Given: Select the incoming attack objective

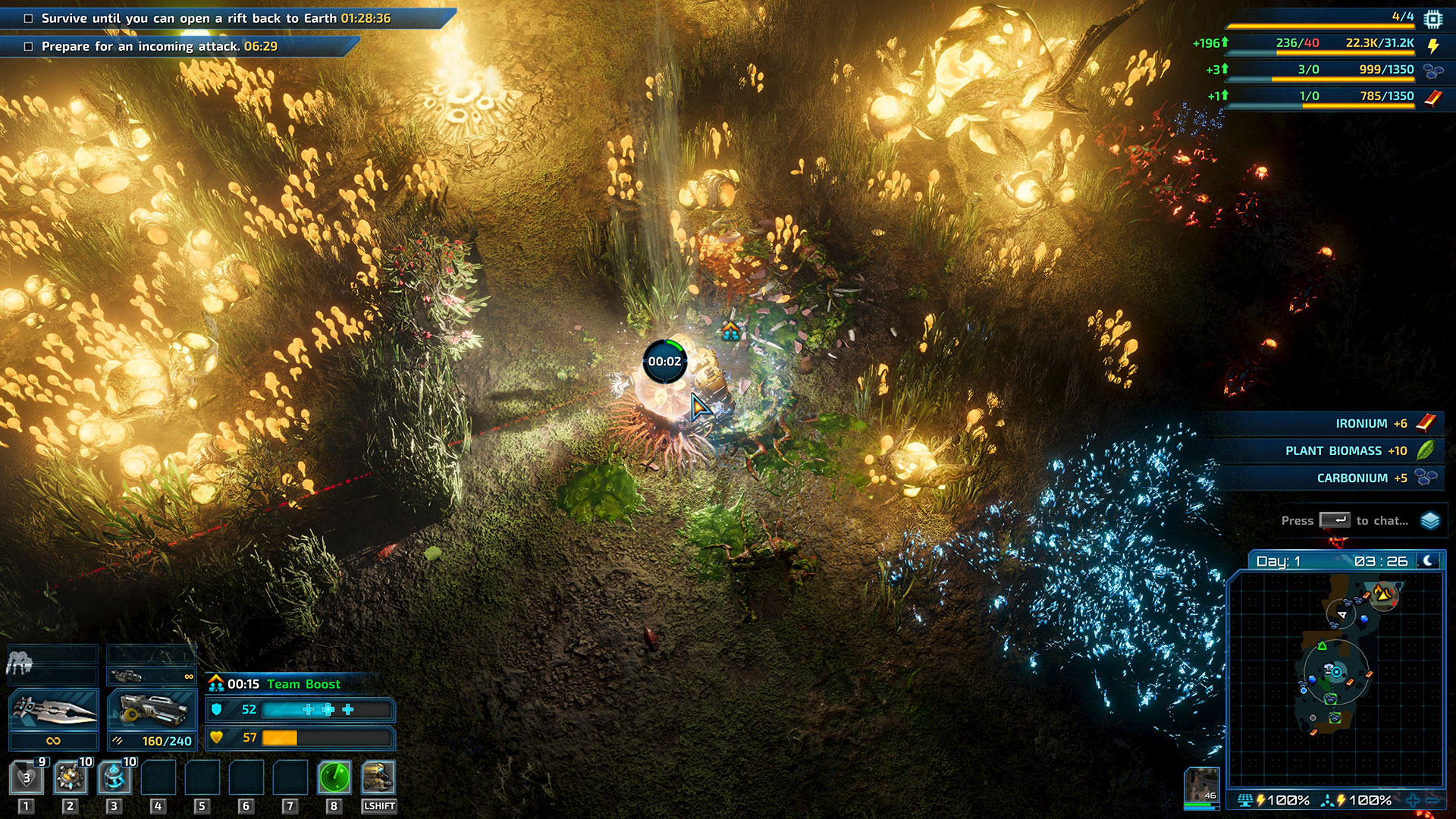Looking at the screenshot, I should [x=159, y=46].
